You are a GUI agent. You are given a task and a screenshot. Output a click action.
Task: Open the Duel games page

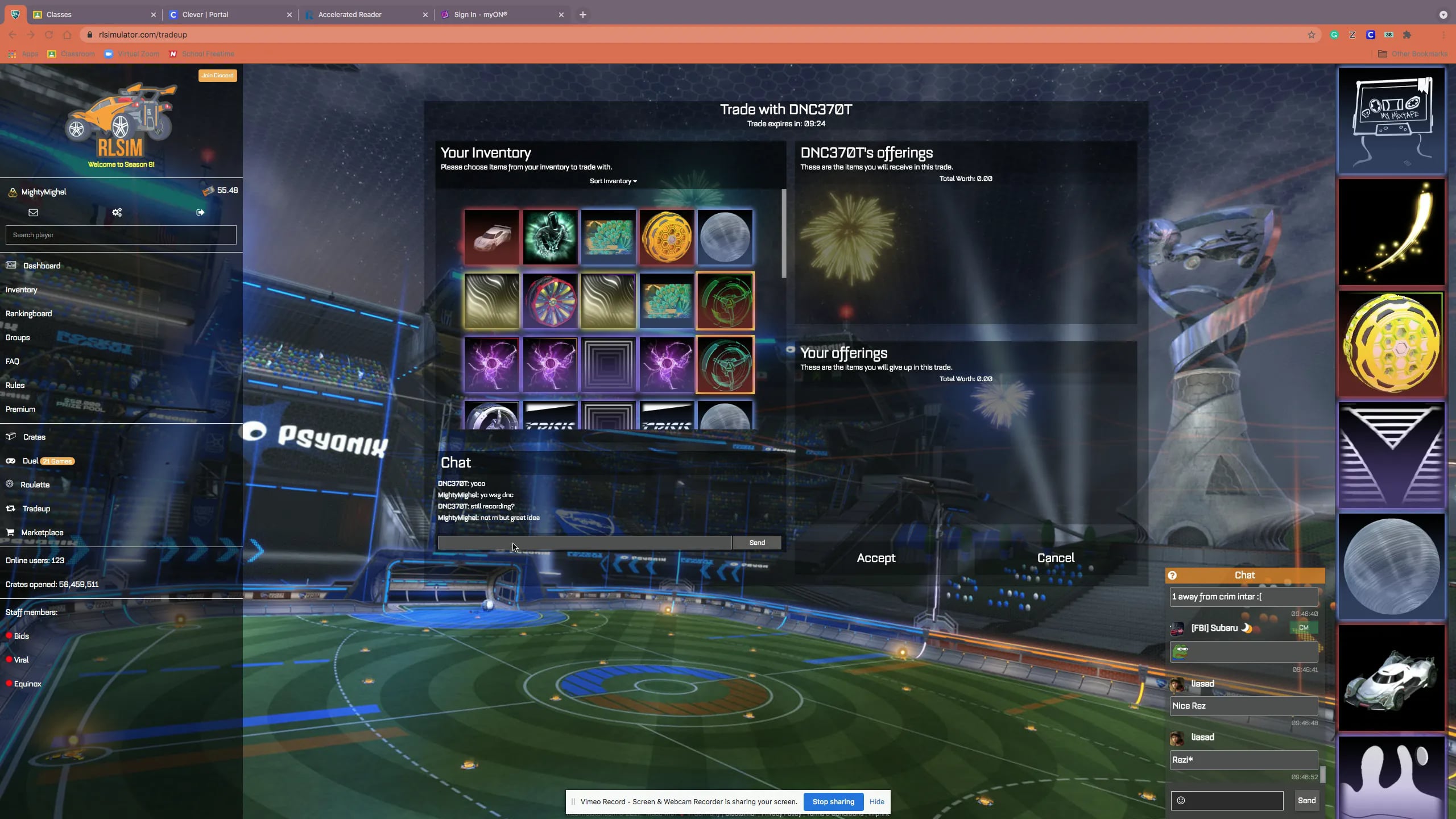click(30, 461)
